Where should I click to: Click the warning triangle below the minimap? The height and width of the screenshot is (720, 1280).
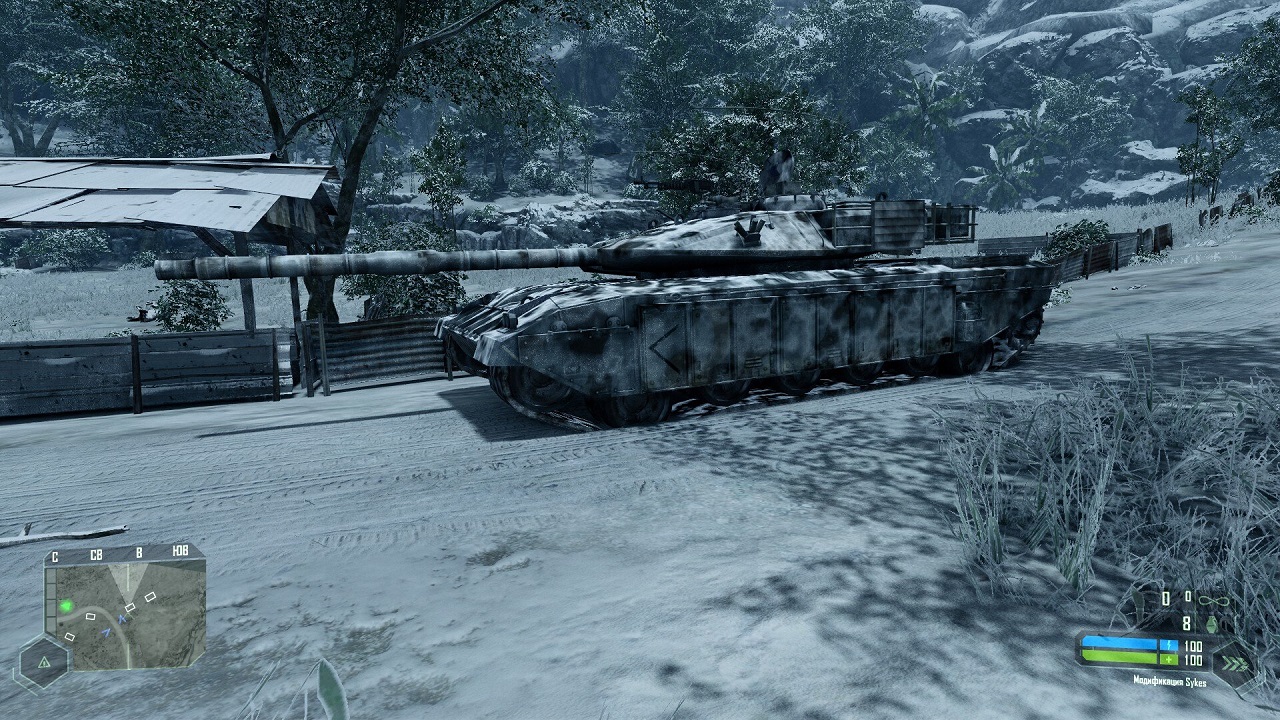[44, 663]
